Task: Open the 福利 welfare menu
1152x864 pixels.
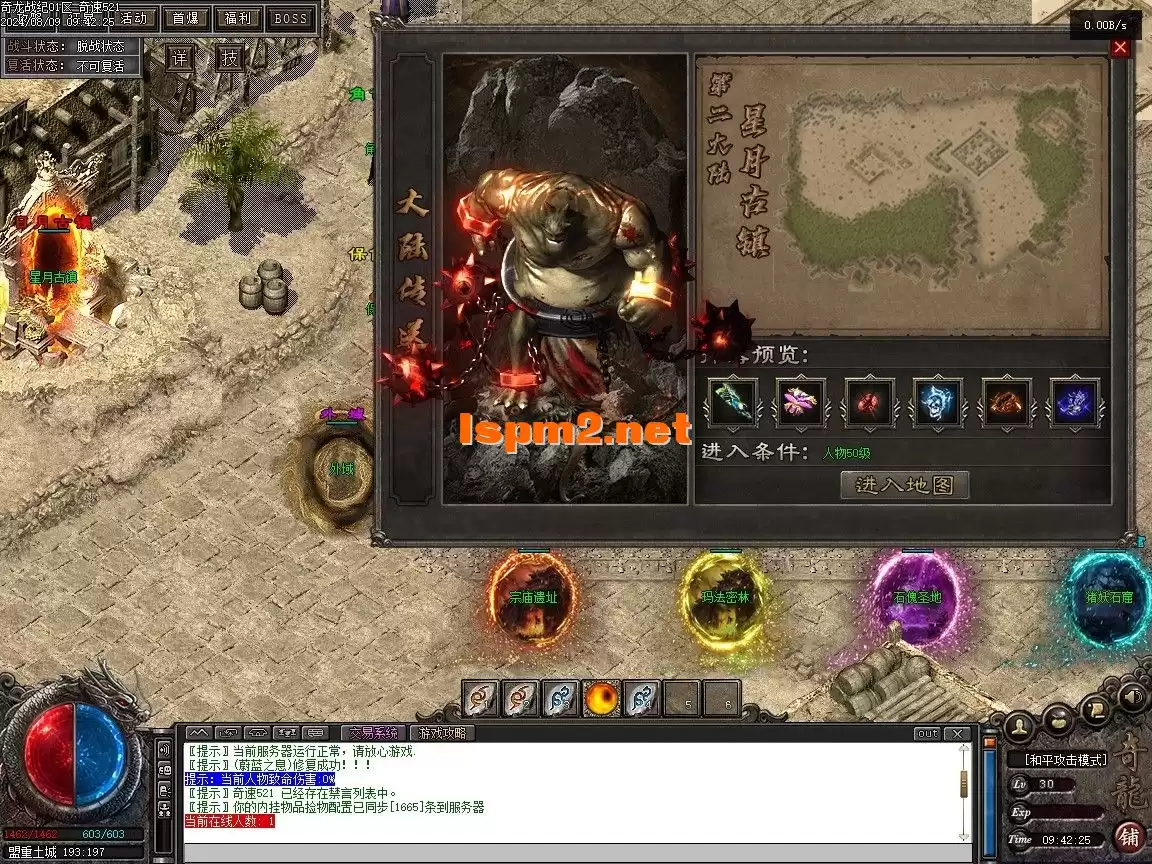Action: point(239,18)
